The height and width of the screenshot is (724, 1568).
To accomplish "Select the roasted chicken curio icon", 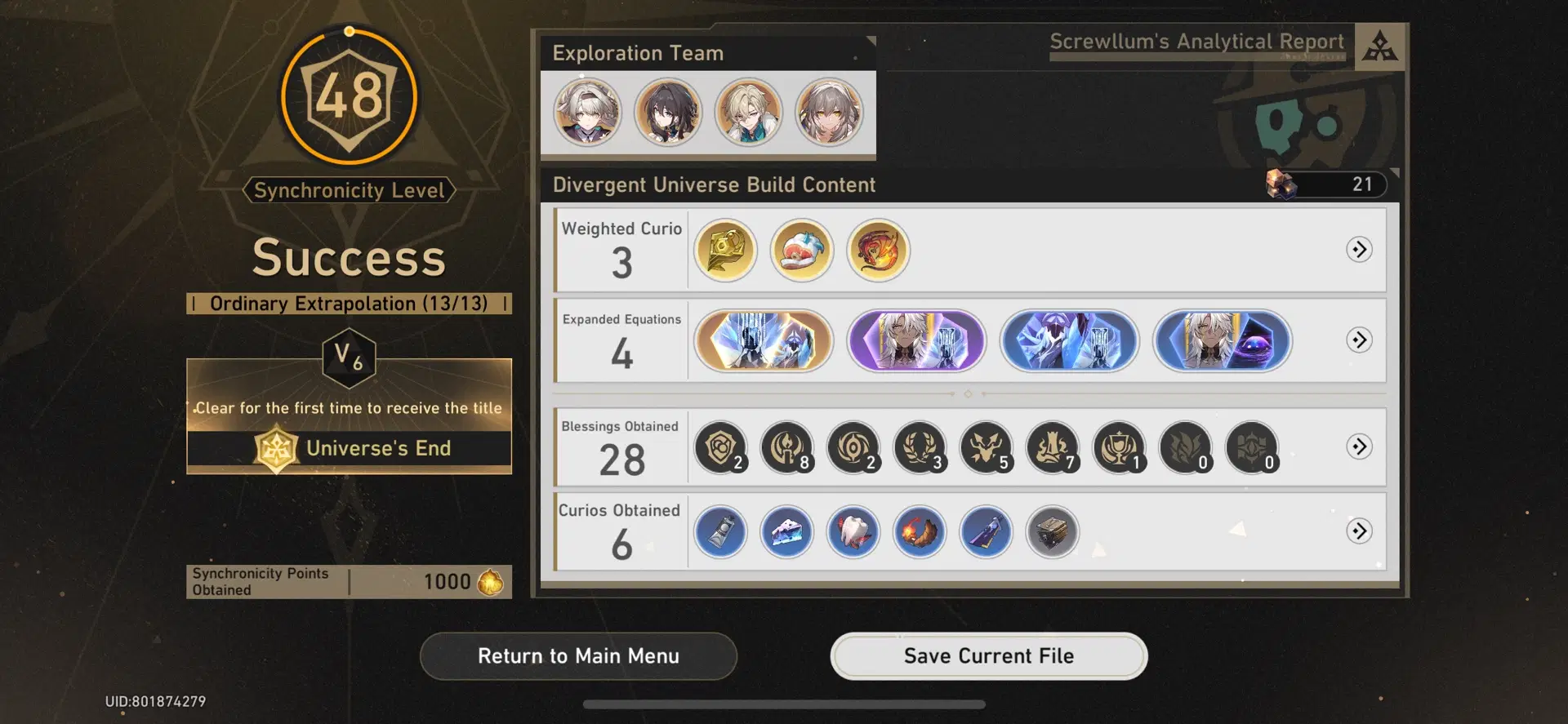I will tap(920, 531).
